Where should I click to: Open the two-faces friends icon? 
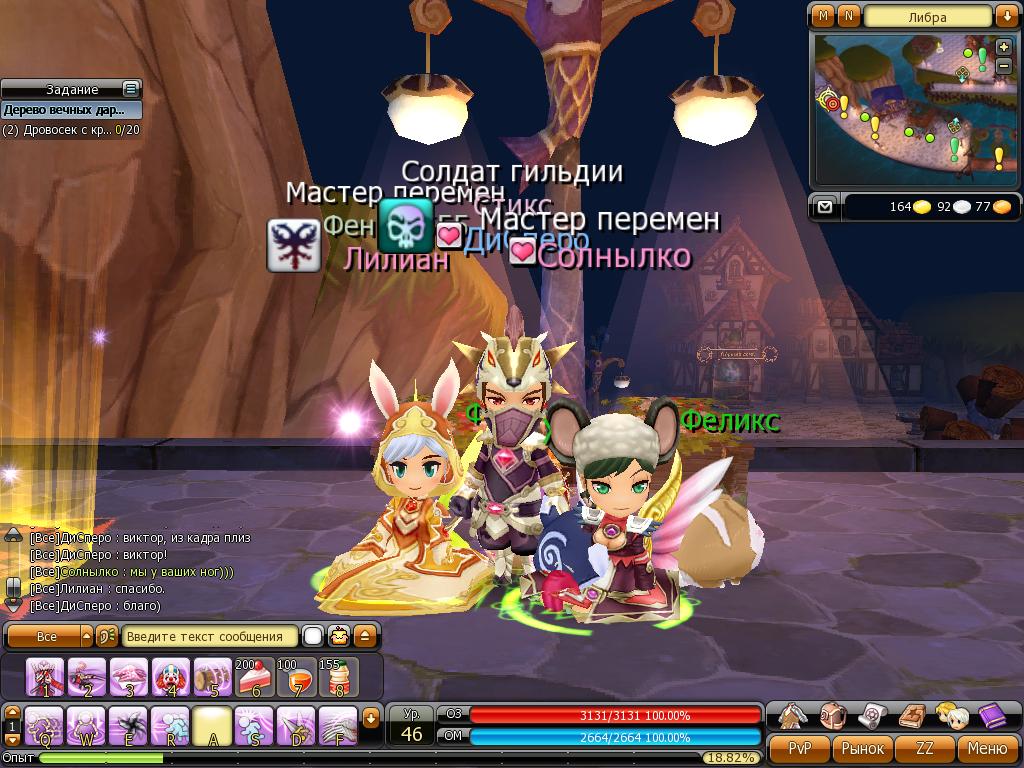pos(950,716)
